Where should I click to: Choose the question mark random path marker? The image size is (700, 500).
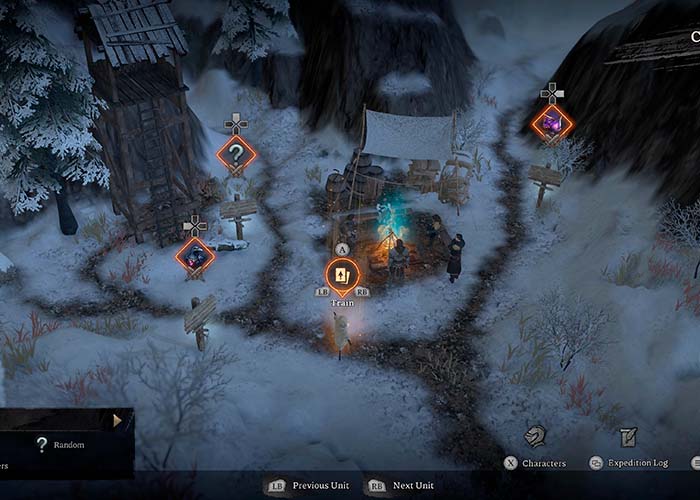[x=236, y=154]
